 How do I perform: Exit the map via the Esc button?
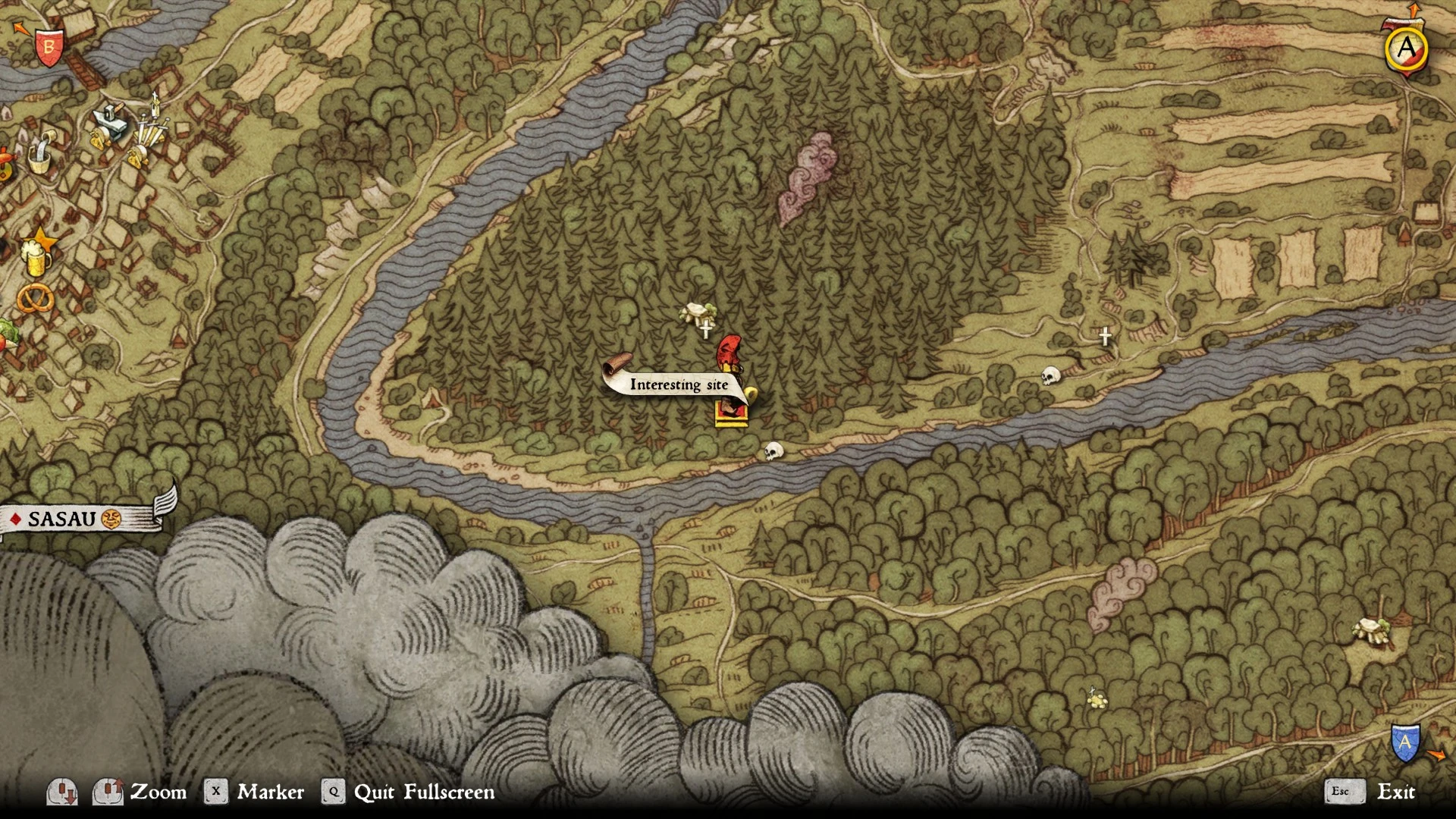[x=1344, y=791]
